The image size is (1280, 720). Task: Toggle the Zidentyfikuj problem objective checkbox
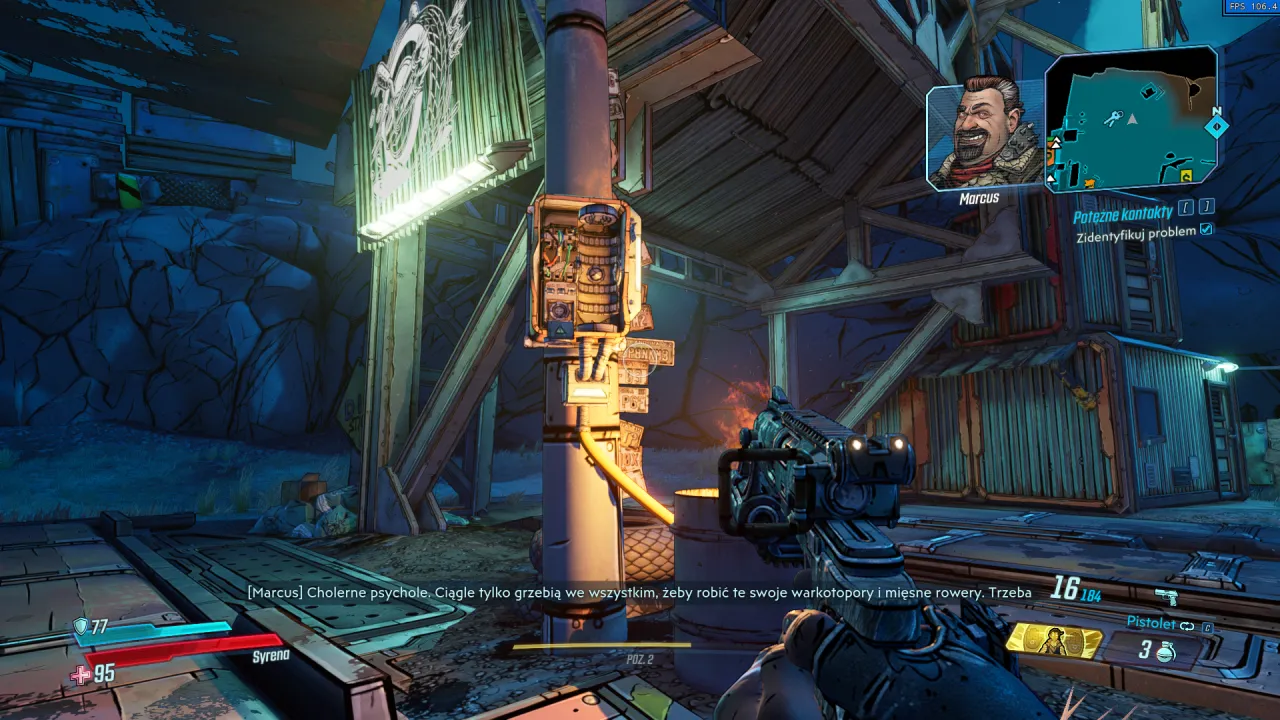click(1206, 230)
